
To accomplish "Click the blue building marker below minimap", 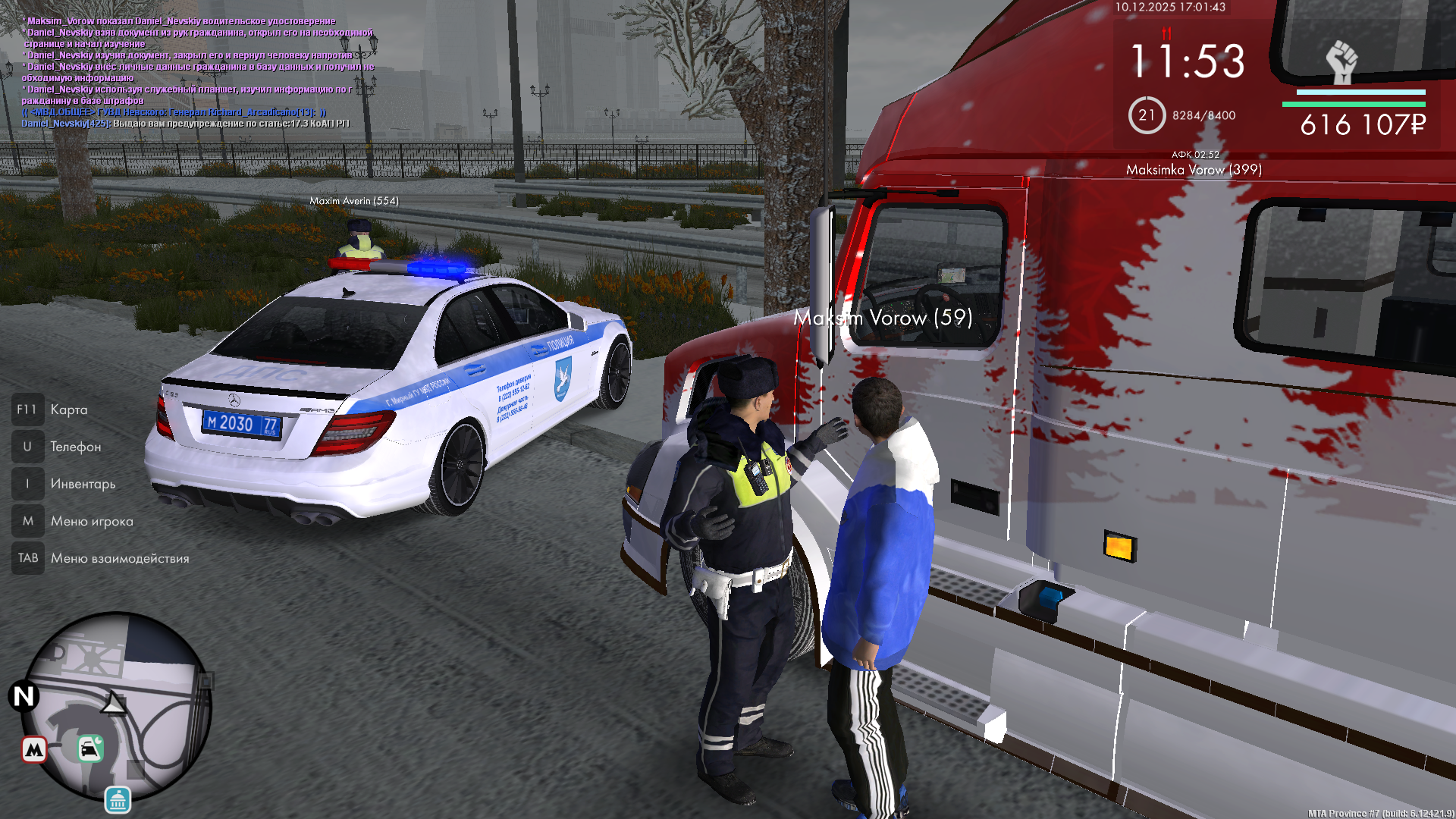I will click(x=118, y=799).
